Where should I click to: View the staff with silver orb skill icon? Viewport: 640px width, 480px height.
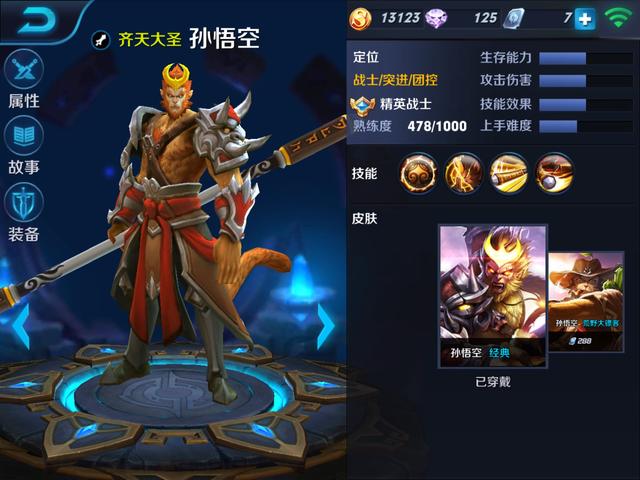click(554, 173)
